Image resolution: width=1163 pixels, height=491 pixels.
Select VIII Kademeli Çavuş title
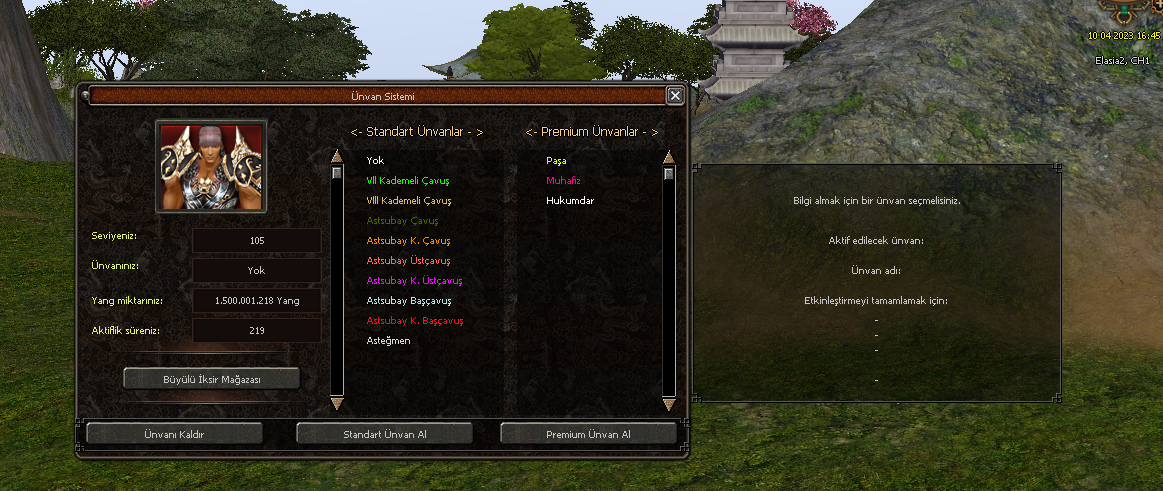point(409,201)
